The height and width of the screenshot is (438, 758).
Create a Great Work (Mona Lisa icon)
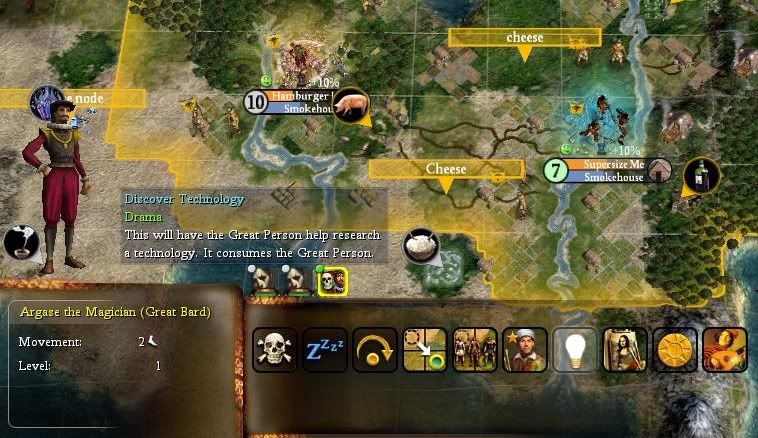(625, 350)
